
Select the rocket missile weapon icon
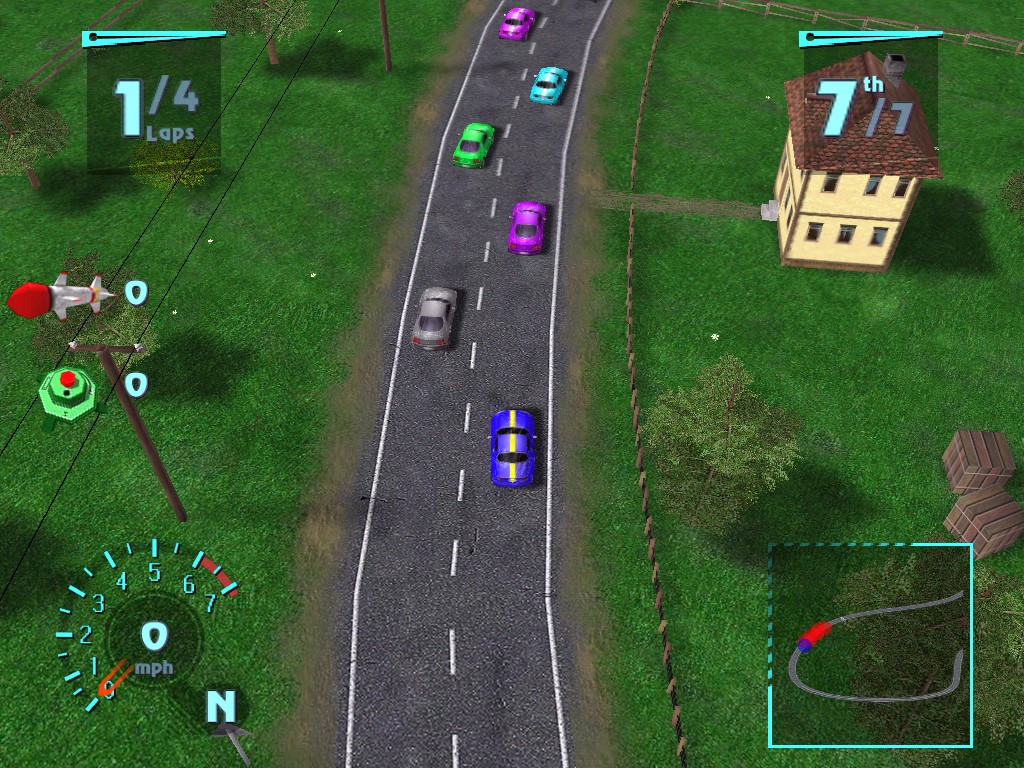pos(58,297)
